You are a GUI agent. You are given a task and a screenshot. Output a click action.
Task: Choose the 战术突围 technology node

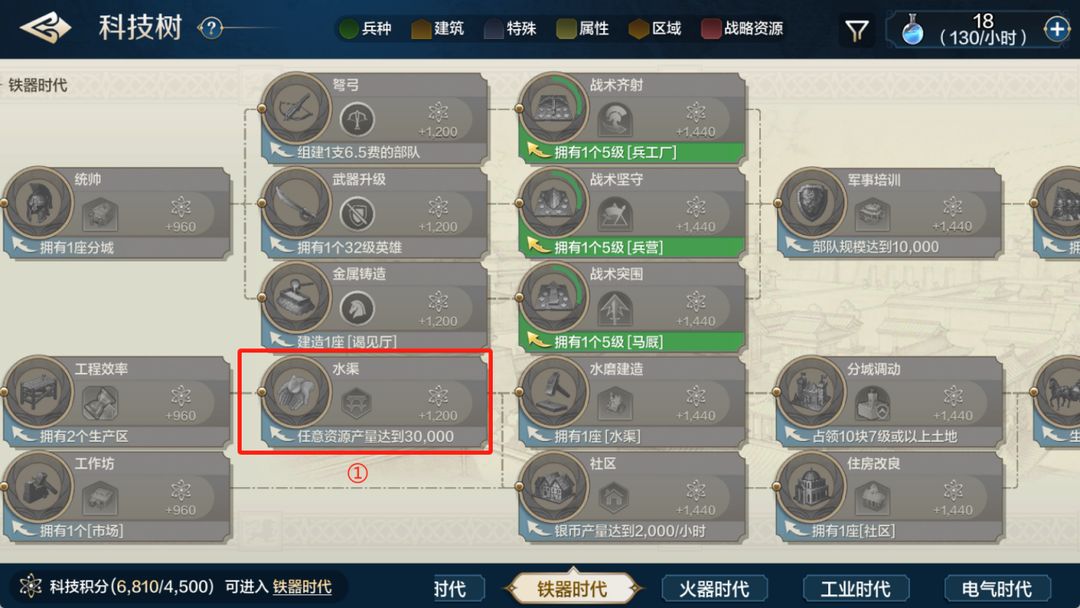click(633, 307)
